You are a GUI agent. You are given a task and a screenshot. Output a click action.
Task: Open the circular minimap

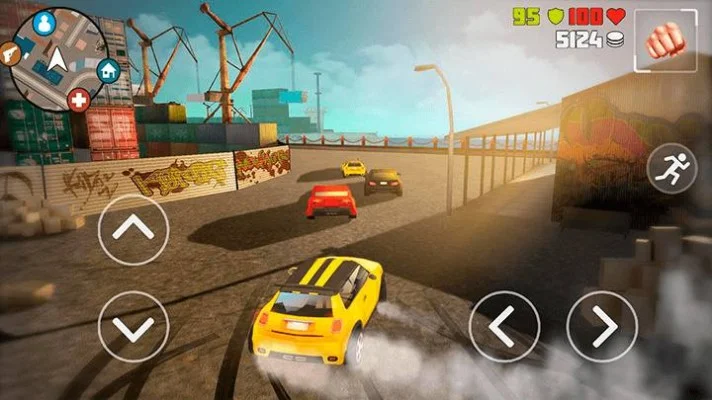click(58, 56)
